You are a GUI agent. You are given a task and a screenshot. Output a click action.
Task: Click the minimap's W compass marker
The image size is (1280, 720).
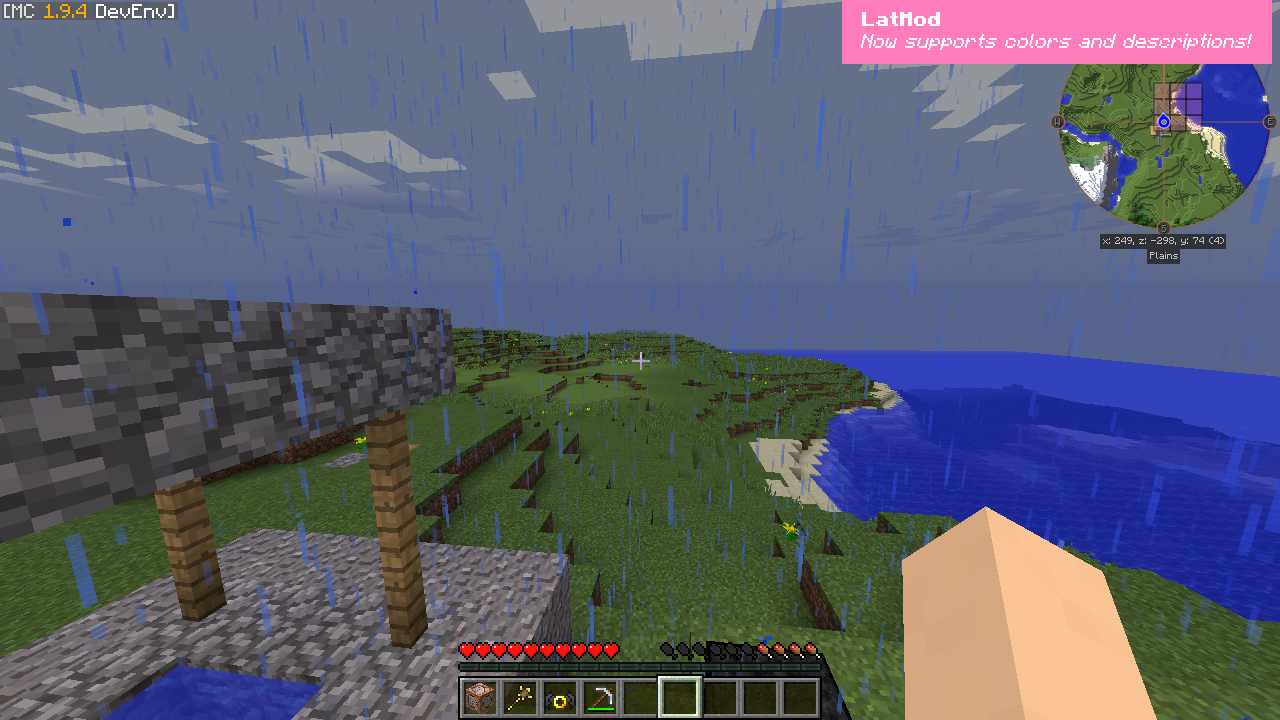point(1057,122)
